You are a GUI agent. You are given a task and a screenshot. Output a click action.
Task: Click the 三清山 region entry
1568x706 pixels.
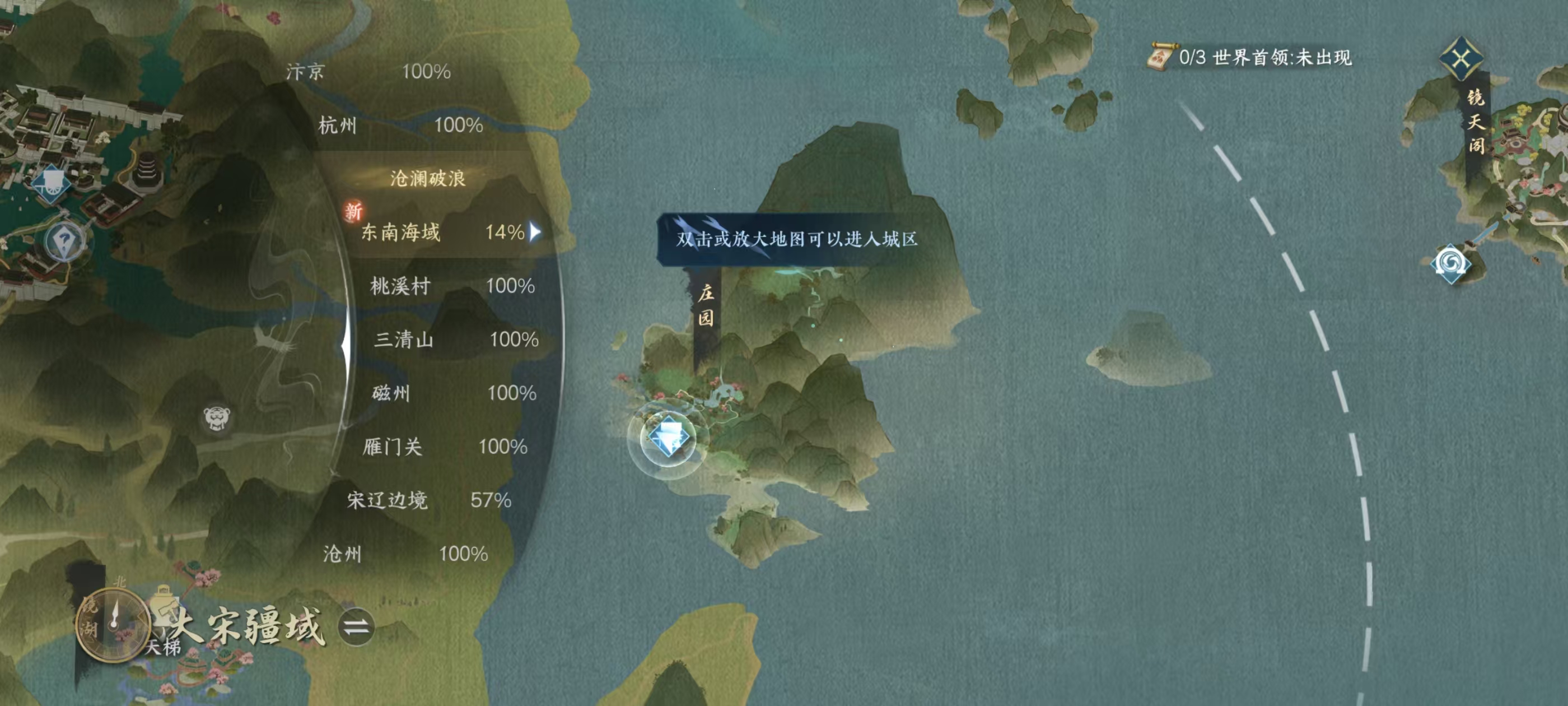click(x=403, y=341)
